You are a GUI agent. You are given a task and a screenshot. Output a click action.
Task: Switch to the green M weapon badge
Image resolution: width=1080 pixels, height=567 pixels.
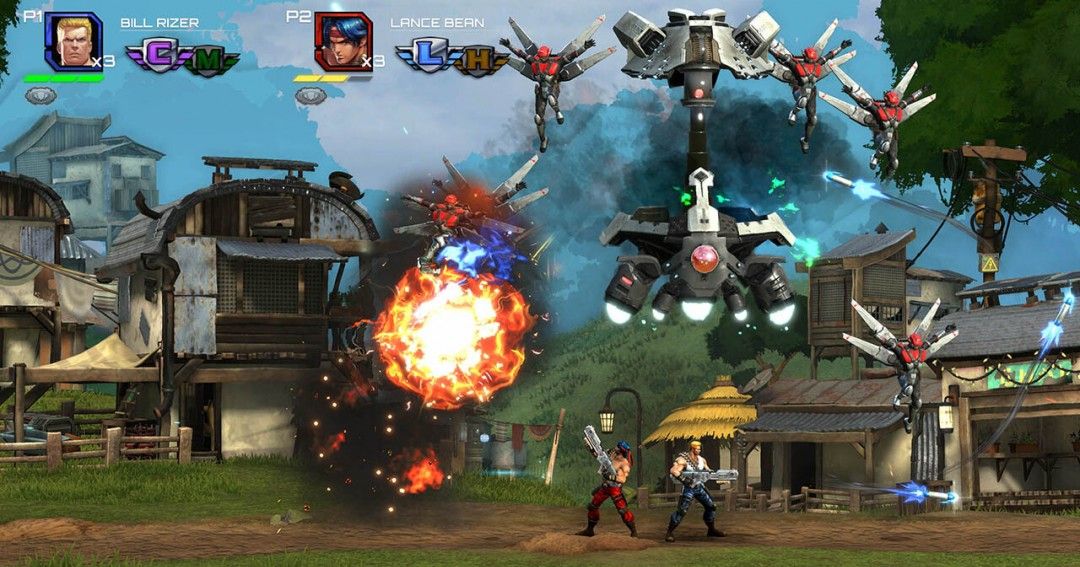[x=208, y=62]
